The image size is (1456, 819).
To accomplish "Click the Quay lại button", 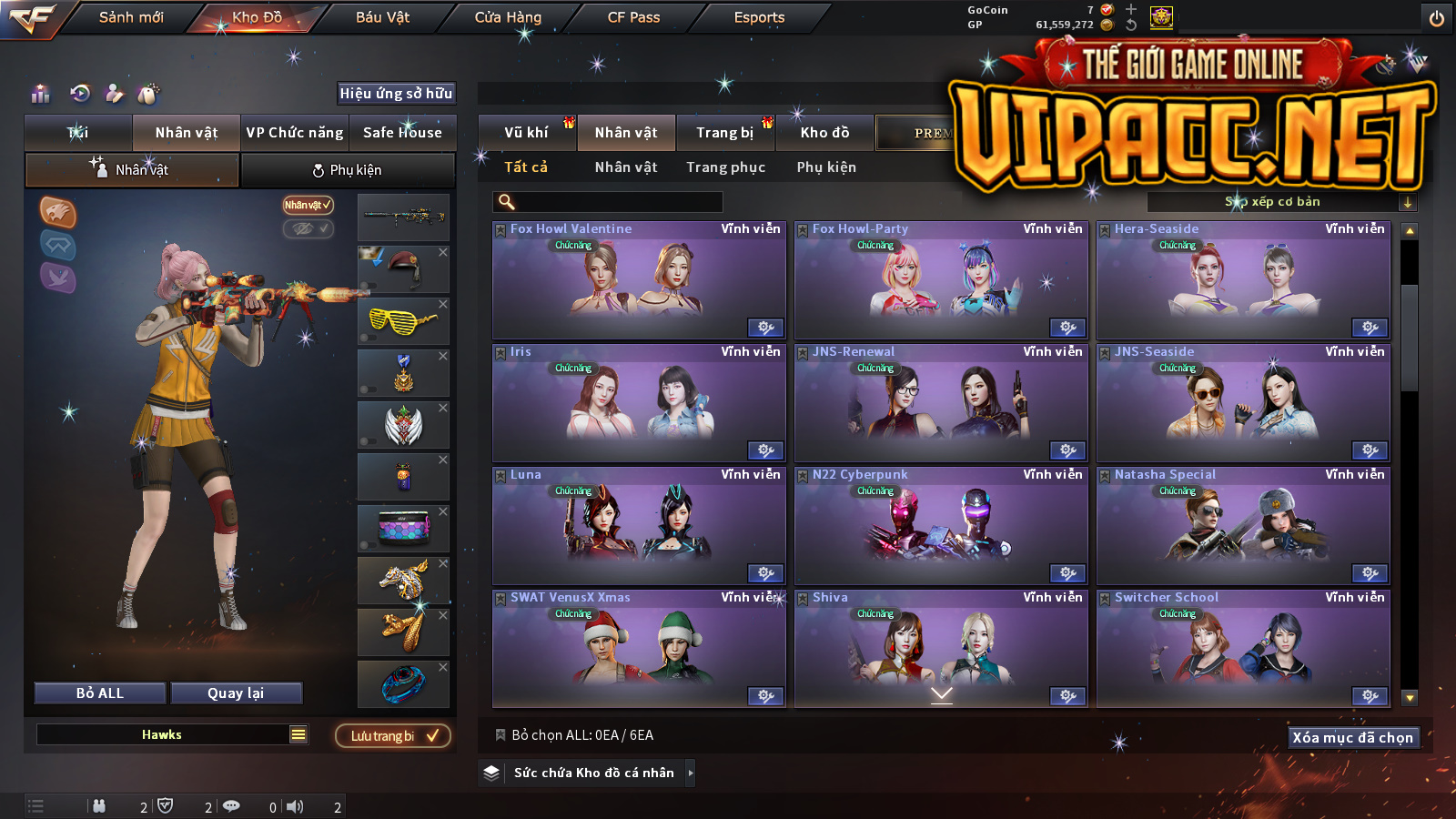I will [x=236, y=693].
